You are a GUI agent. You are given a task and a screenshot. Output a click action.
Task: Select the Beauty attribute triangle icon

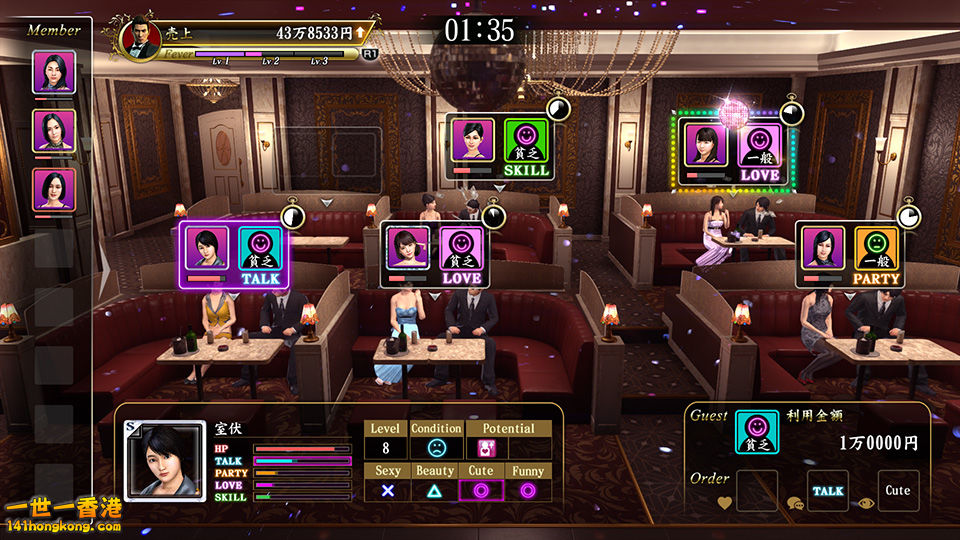434,490
